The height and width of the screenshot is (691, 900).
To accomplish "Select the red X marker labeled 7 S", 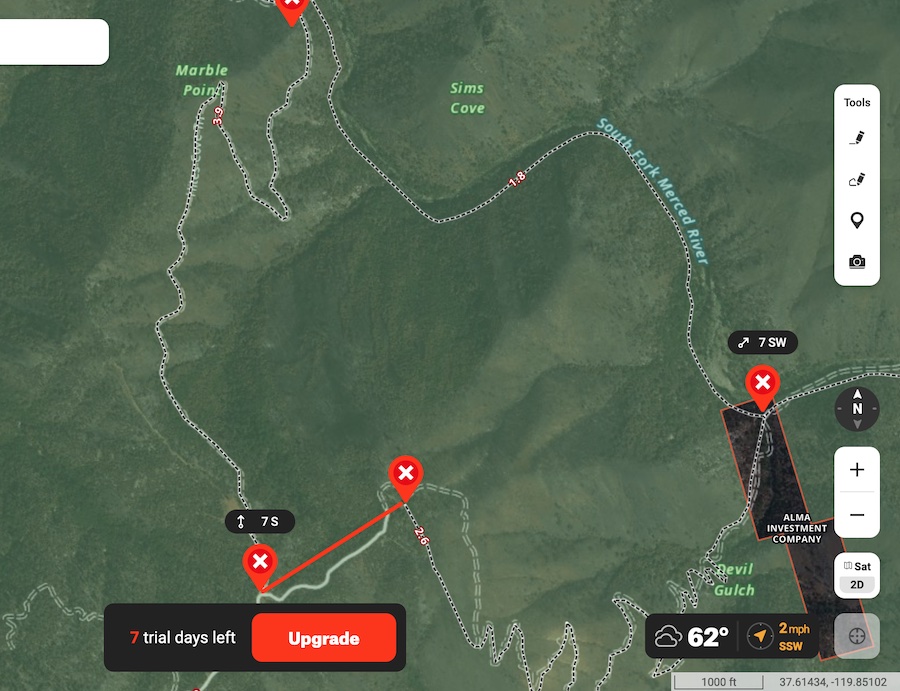I will pos(260,562).
